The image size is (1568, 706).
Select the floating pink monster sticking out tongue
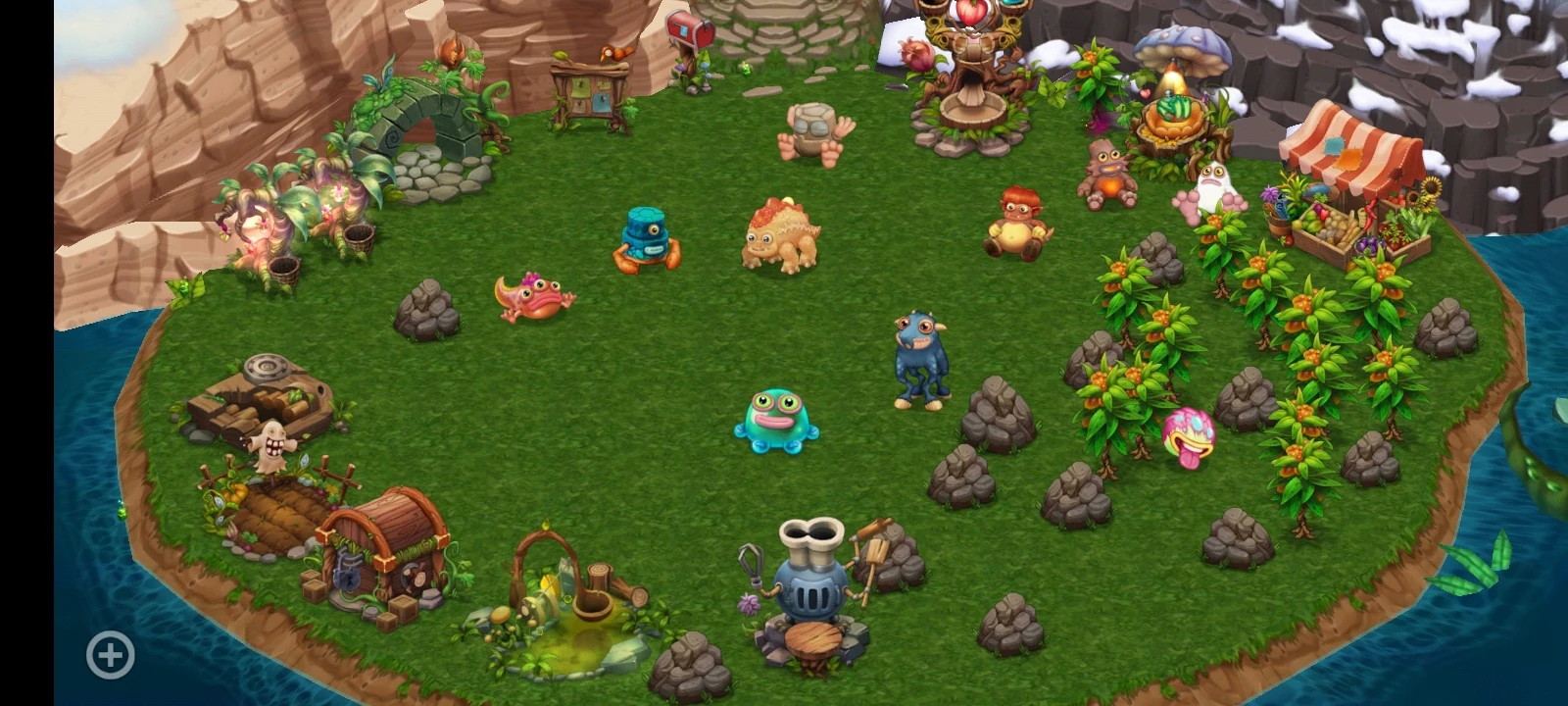coord(1187,431)
